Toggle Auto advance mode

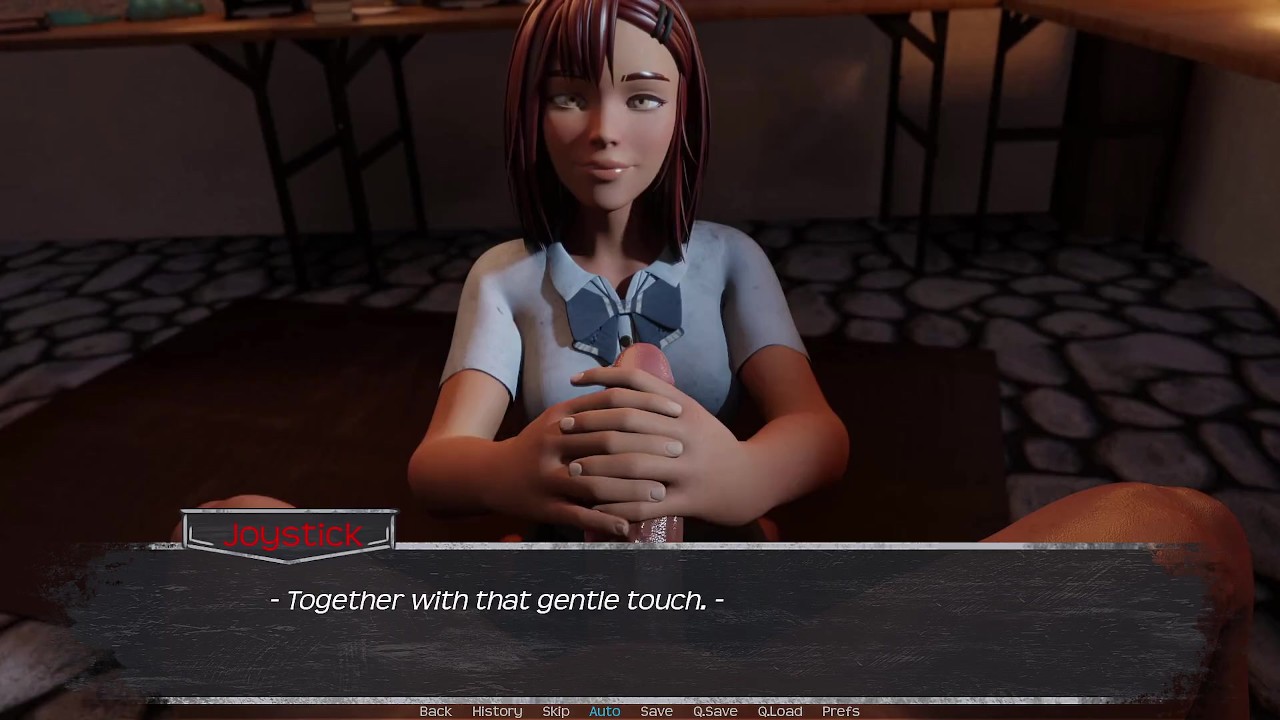605,711
